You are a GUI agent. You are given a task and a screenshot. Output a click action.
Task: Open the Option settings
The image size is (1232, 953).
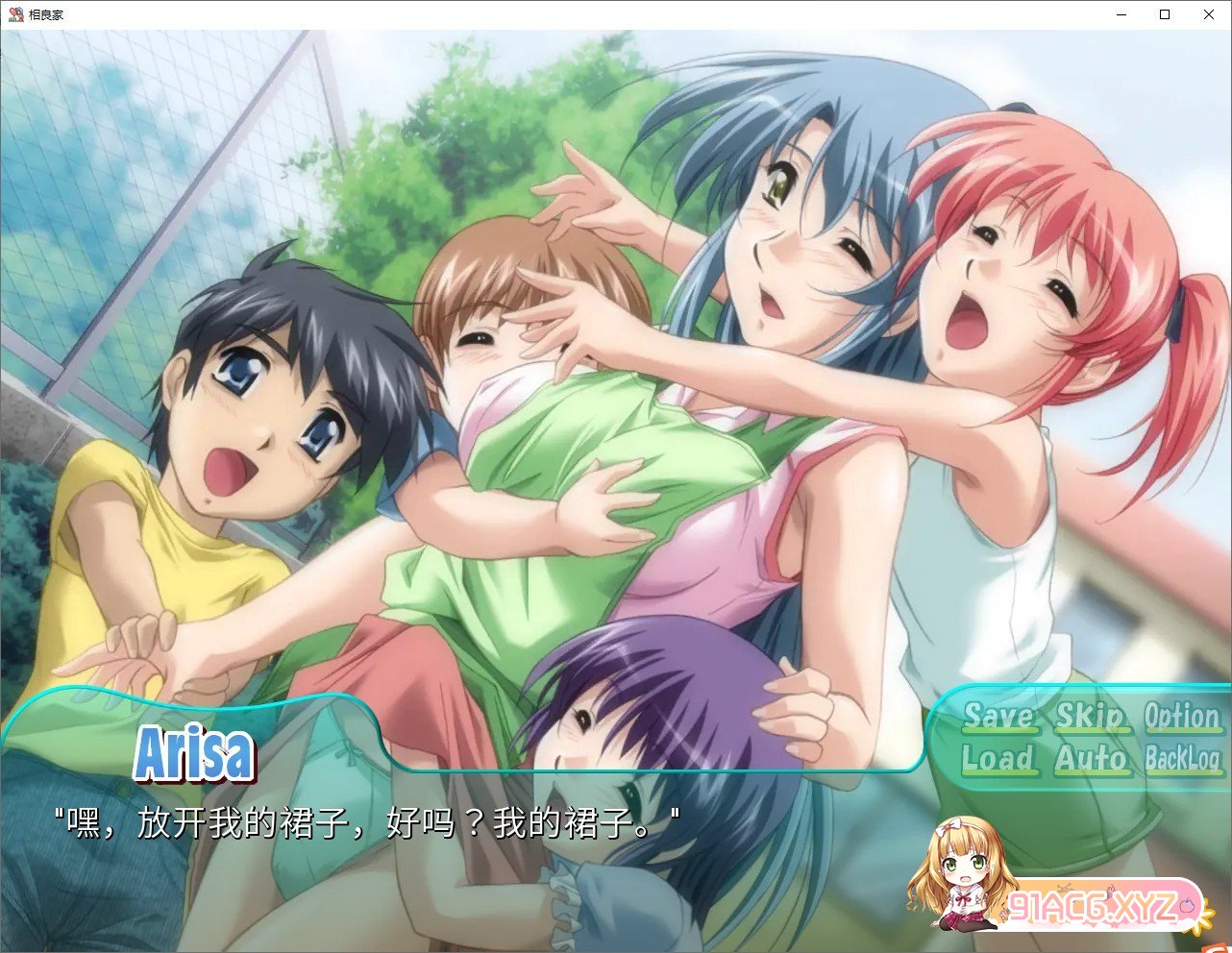click(1181, 717)
